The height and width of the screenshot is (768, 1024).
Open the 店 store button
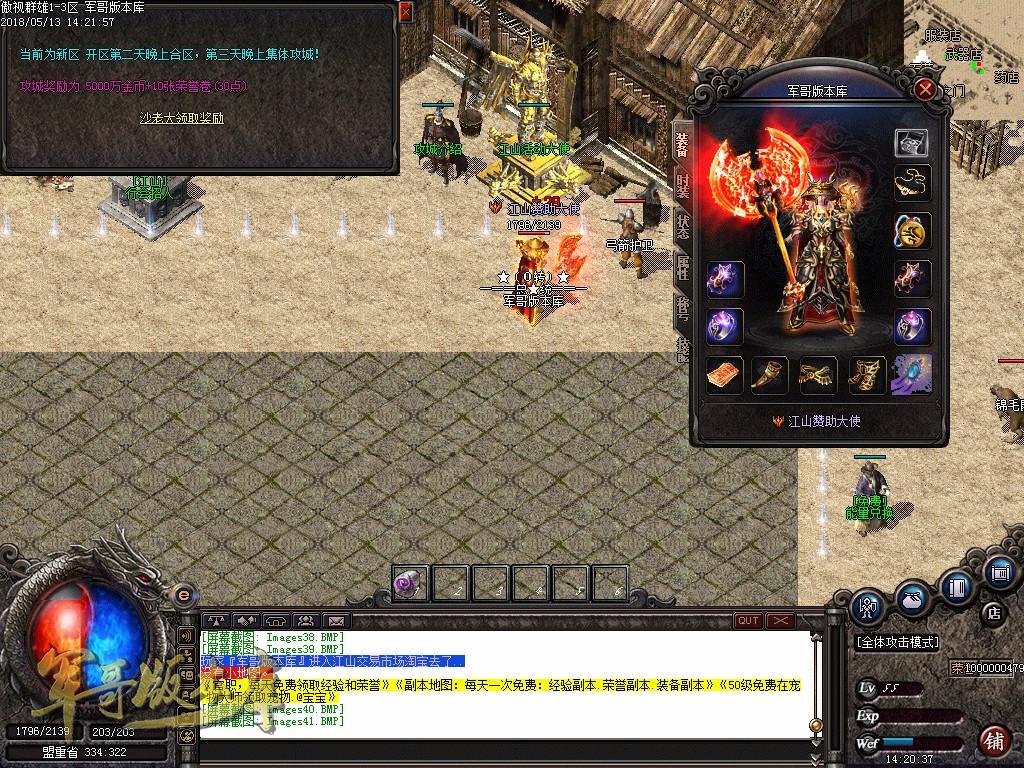994,613
